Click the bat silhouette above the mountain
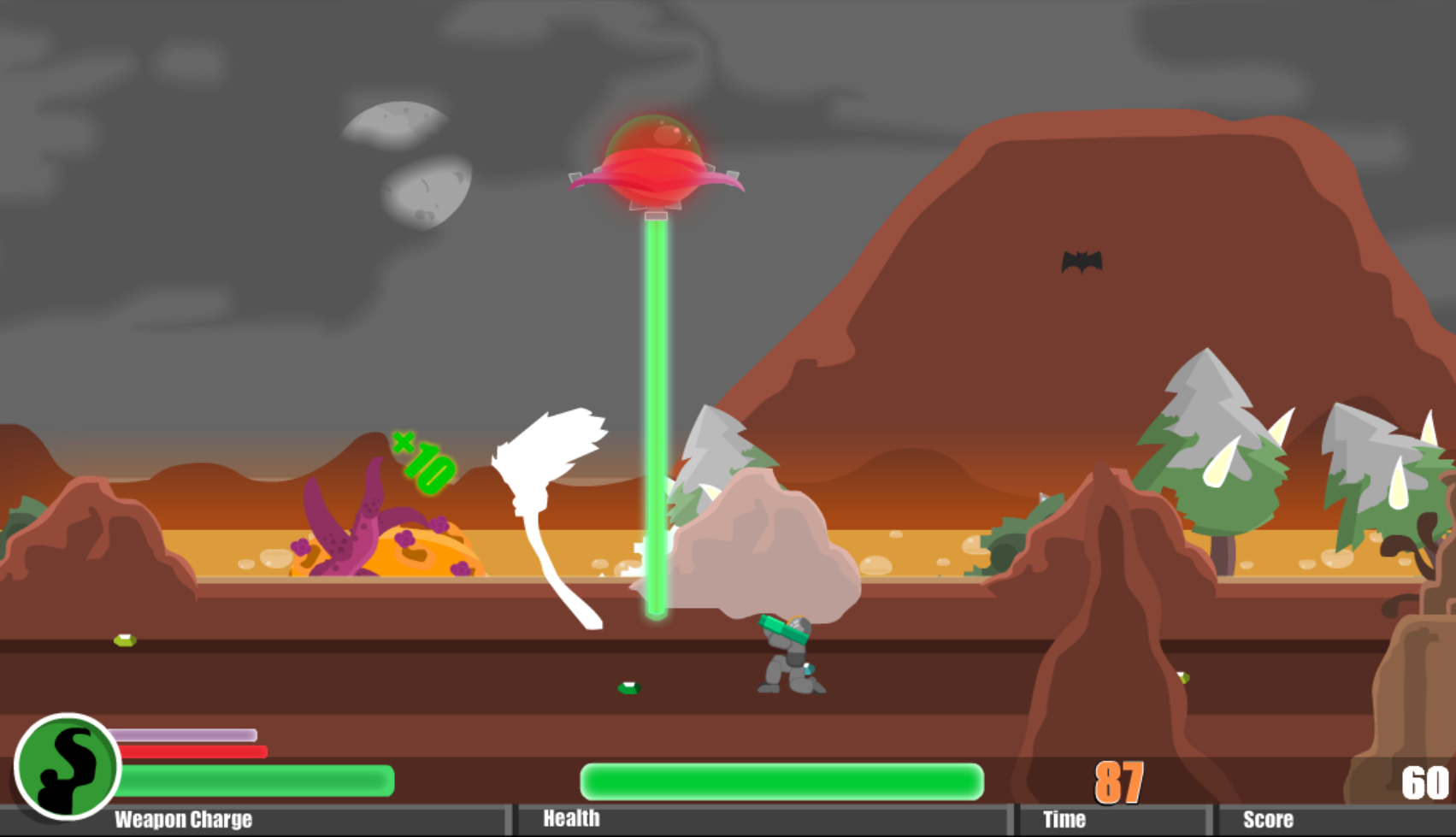 click(1081, 263)
